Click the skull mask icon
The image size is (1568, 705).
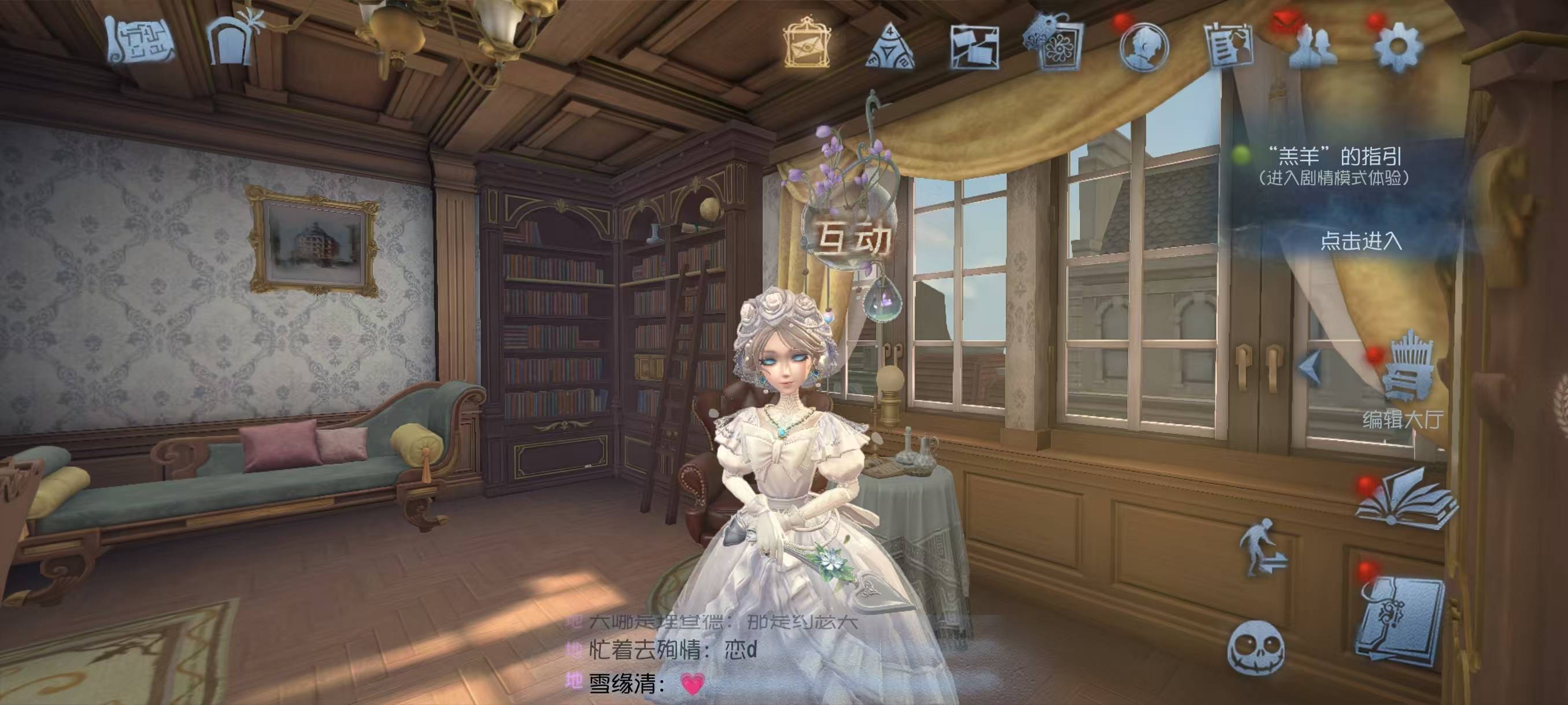click(1255, 648)
